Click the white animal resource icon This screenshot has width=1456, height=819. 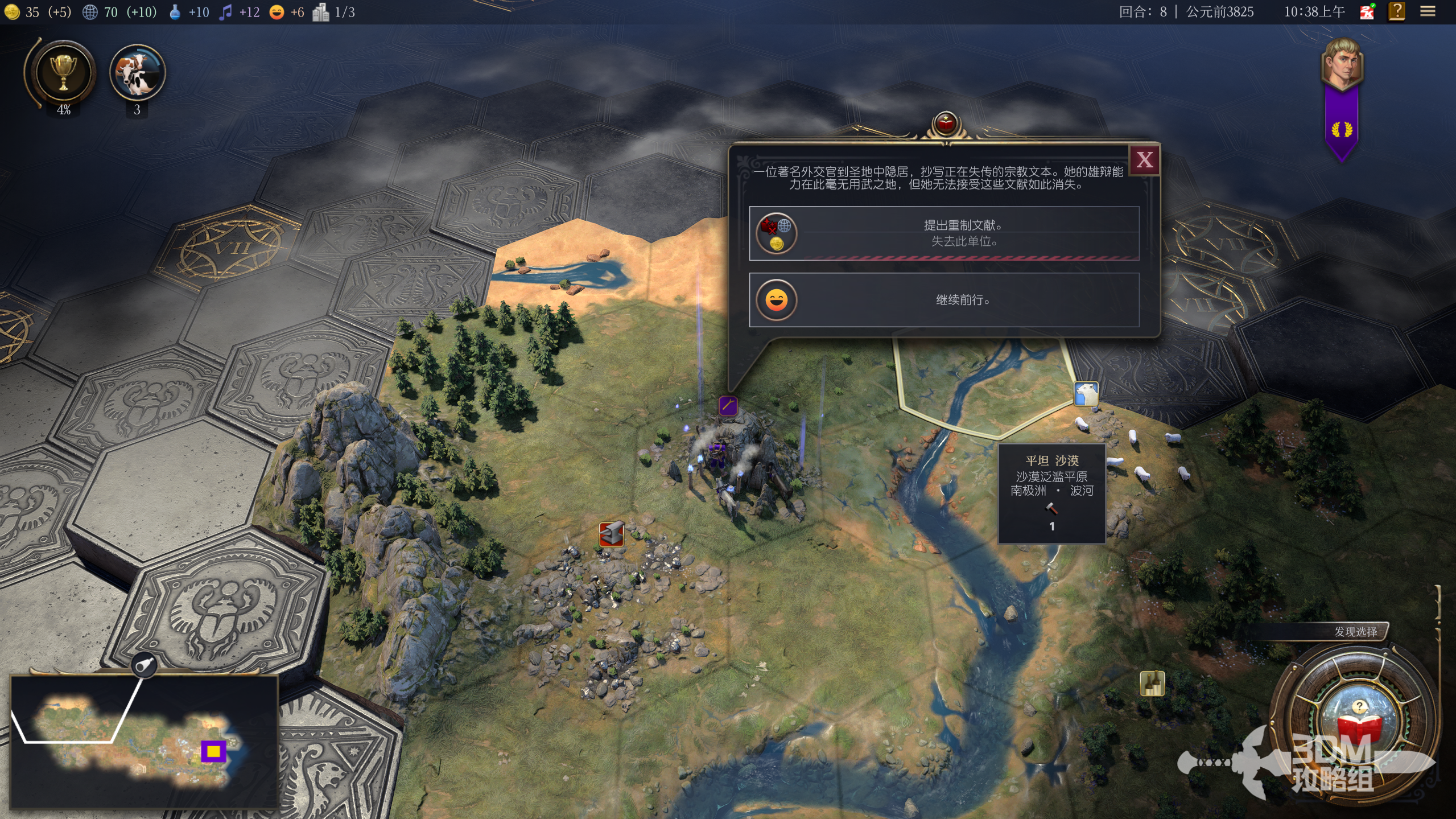pyautogui.click(x=1086, y=394)
